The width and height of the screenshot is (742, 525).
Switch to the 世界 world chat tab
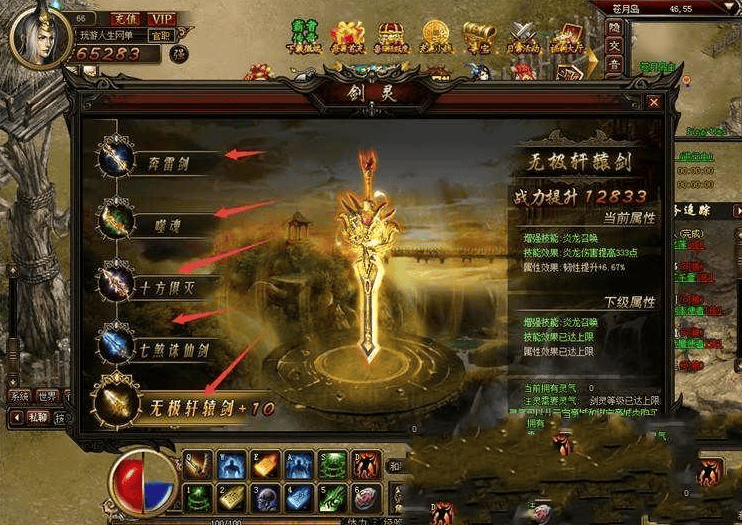click(46, 395)
